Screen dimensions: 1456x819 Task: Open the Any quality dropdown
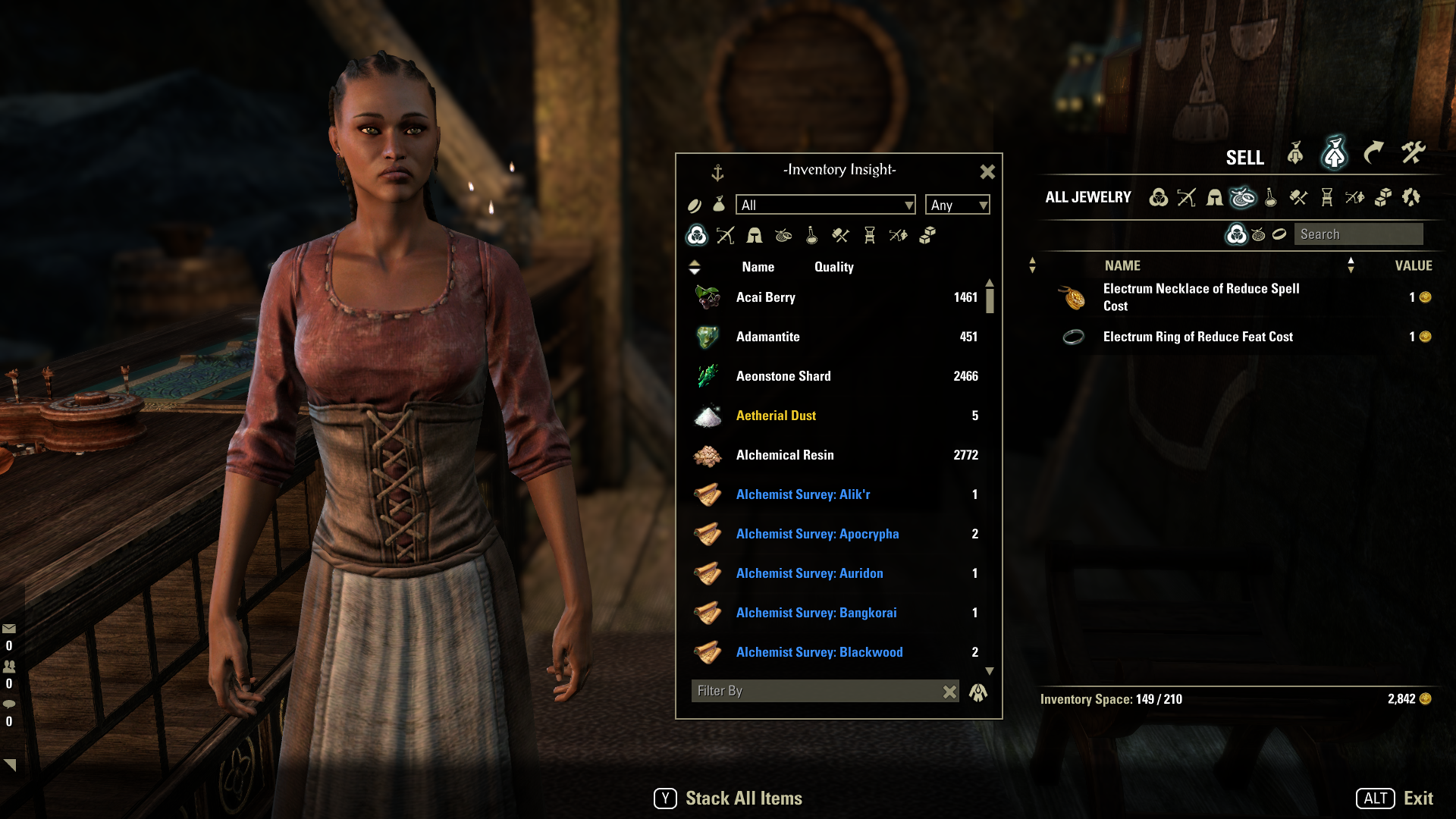(957, 205)
